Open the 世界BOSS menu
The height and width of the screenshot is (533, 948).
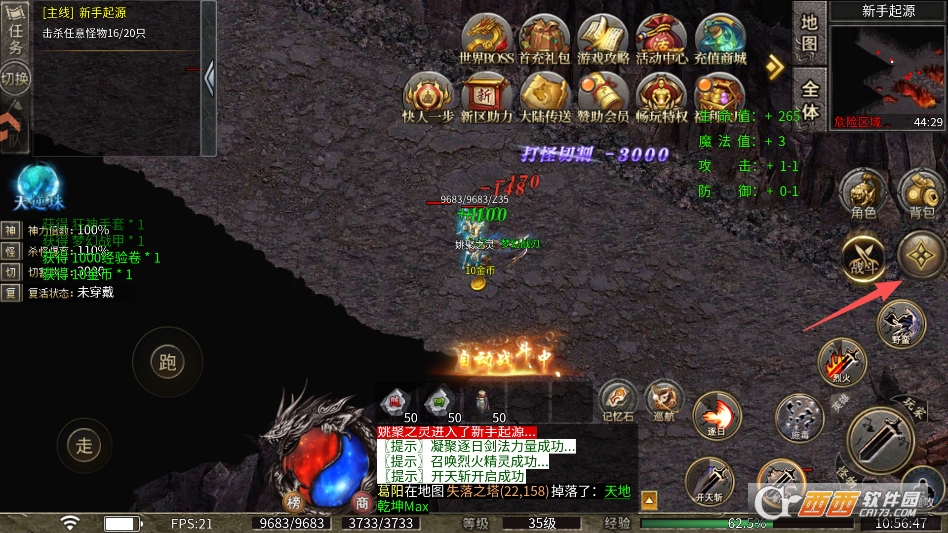click(487, 38)
